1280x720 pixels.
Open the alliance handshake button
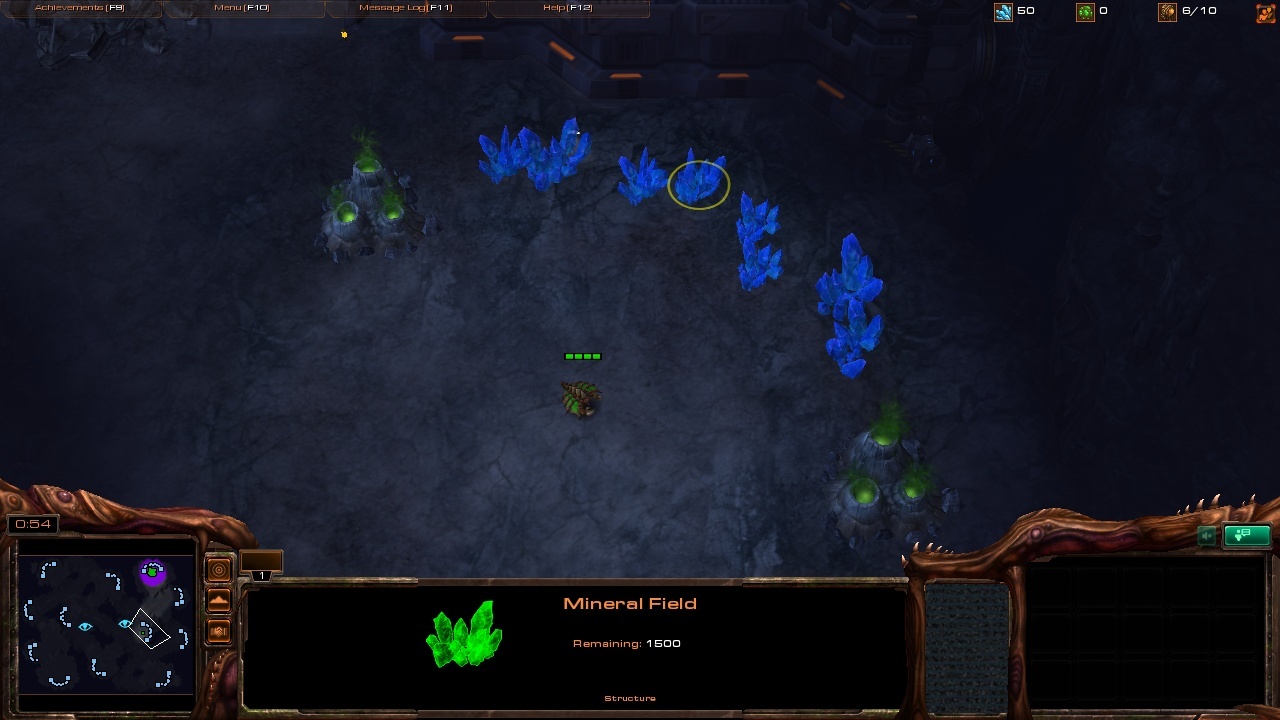coord(219,632)
